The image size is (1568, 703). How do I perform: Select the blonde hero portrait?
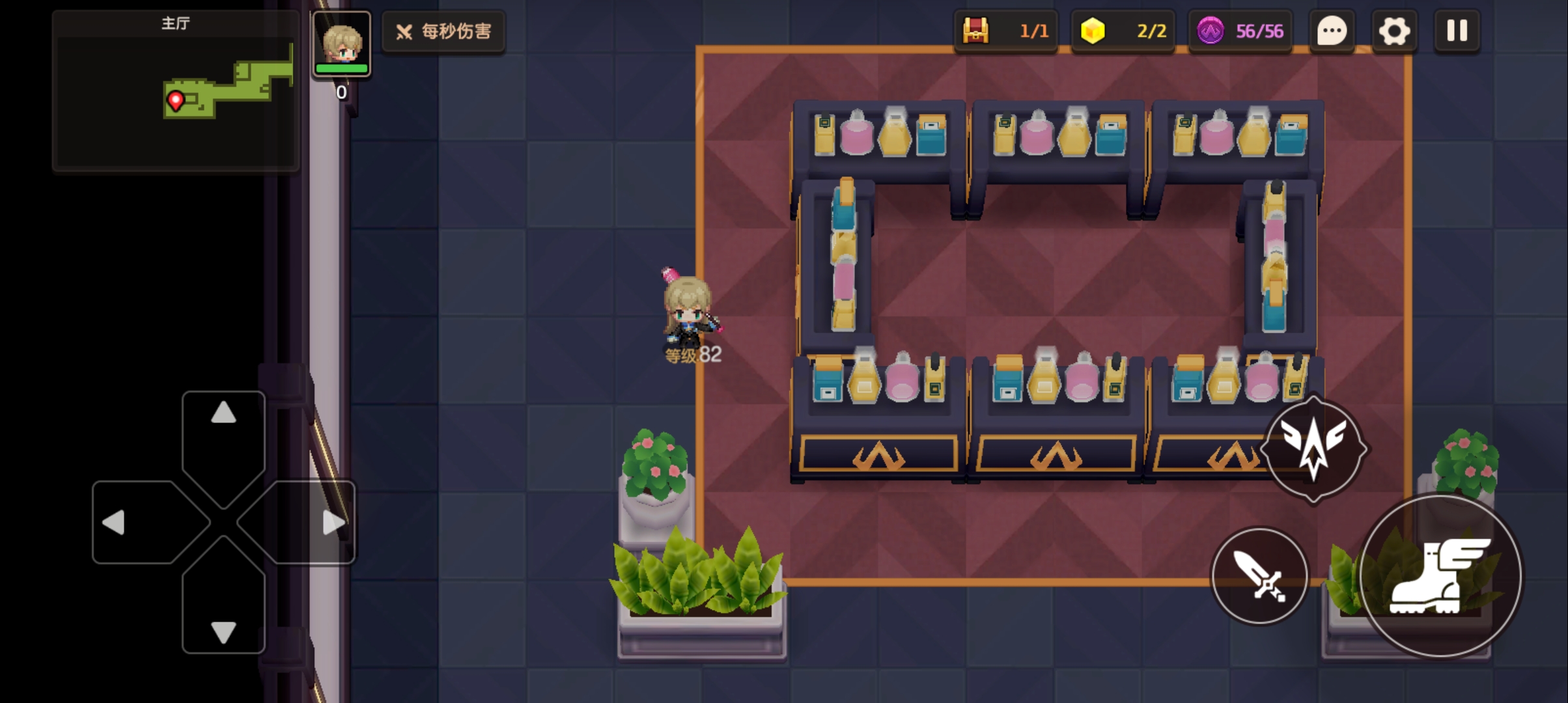tap(342, 44)
